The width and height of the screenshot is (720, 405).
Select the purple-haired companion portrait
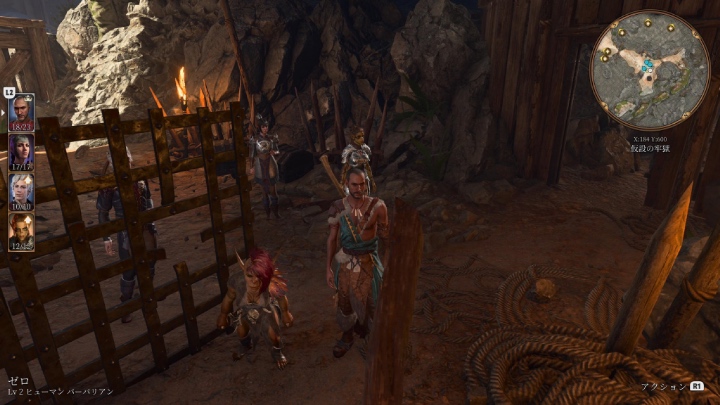[21, 151]
